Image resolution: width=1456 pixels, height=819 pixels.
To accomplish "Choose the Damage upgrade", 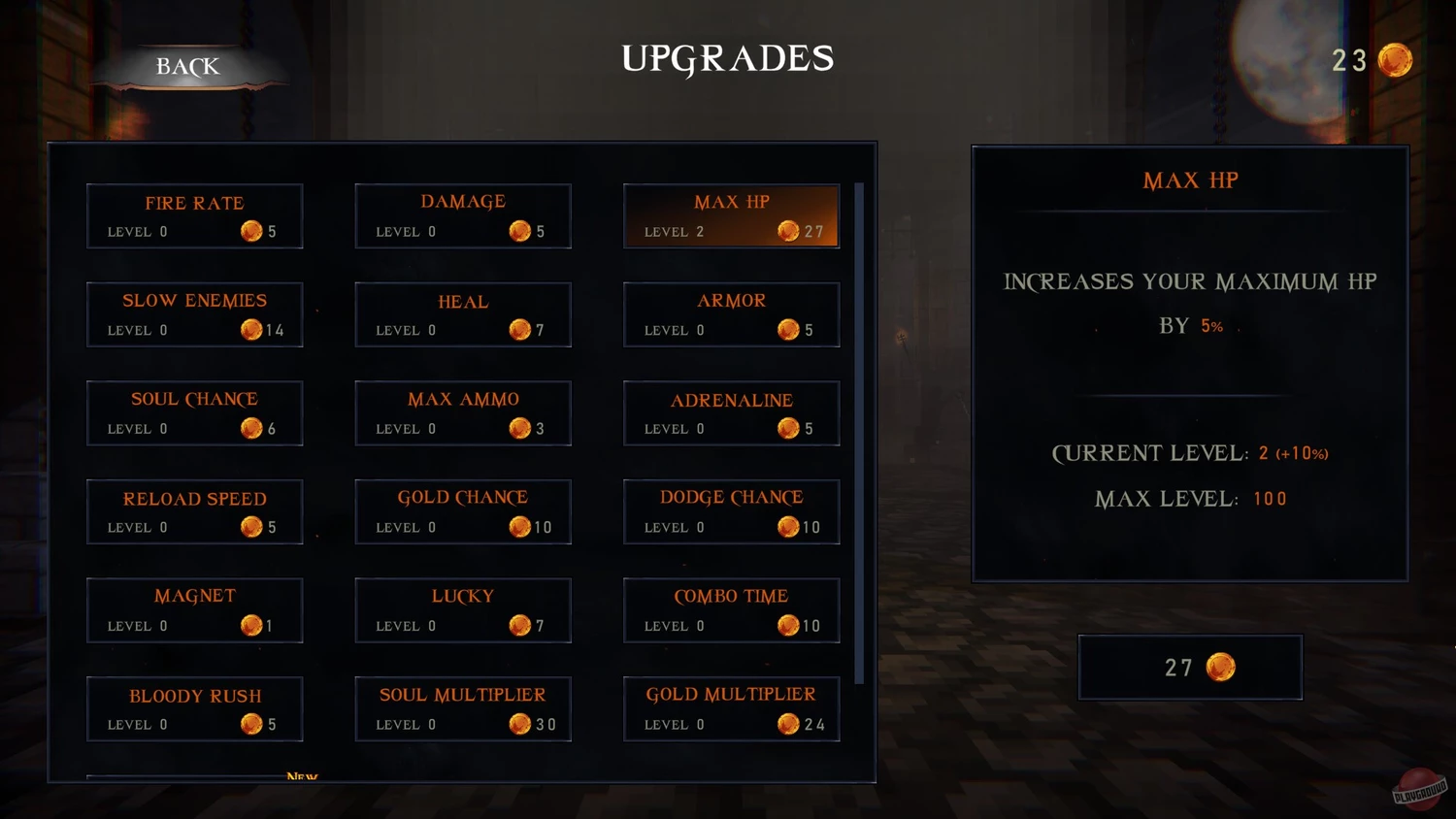I will (463, 215).
